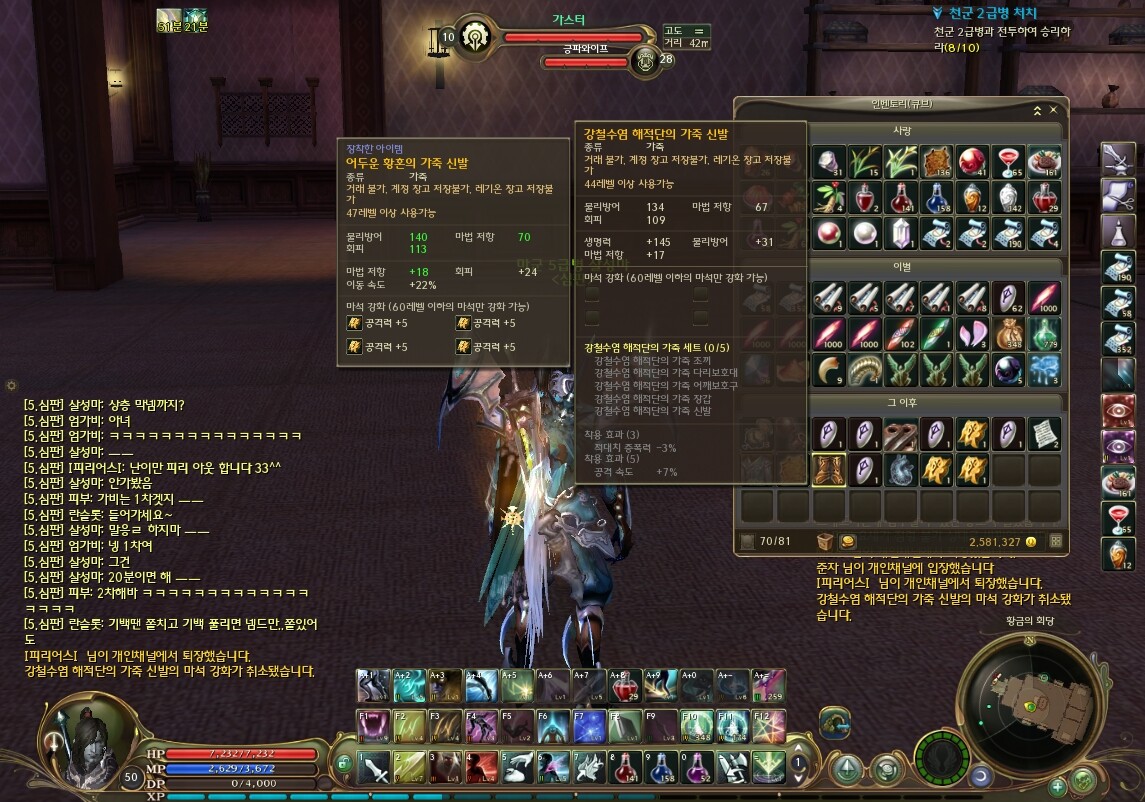Choose the steak dish with 161 count
This screenshot has height=802, width=1145.
point(1044,162)
